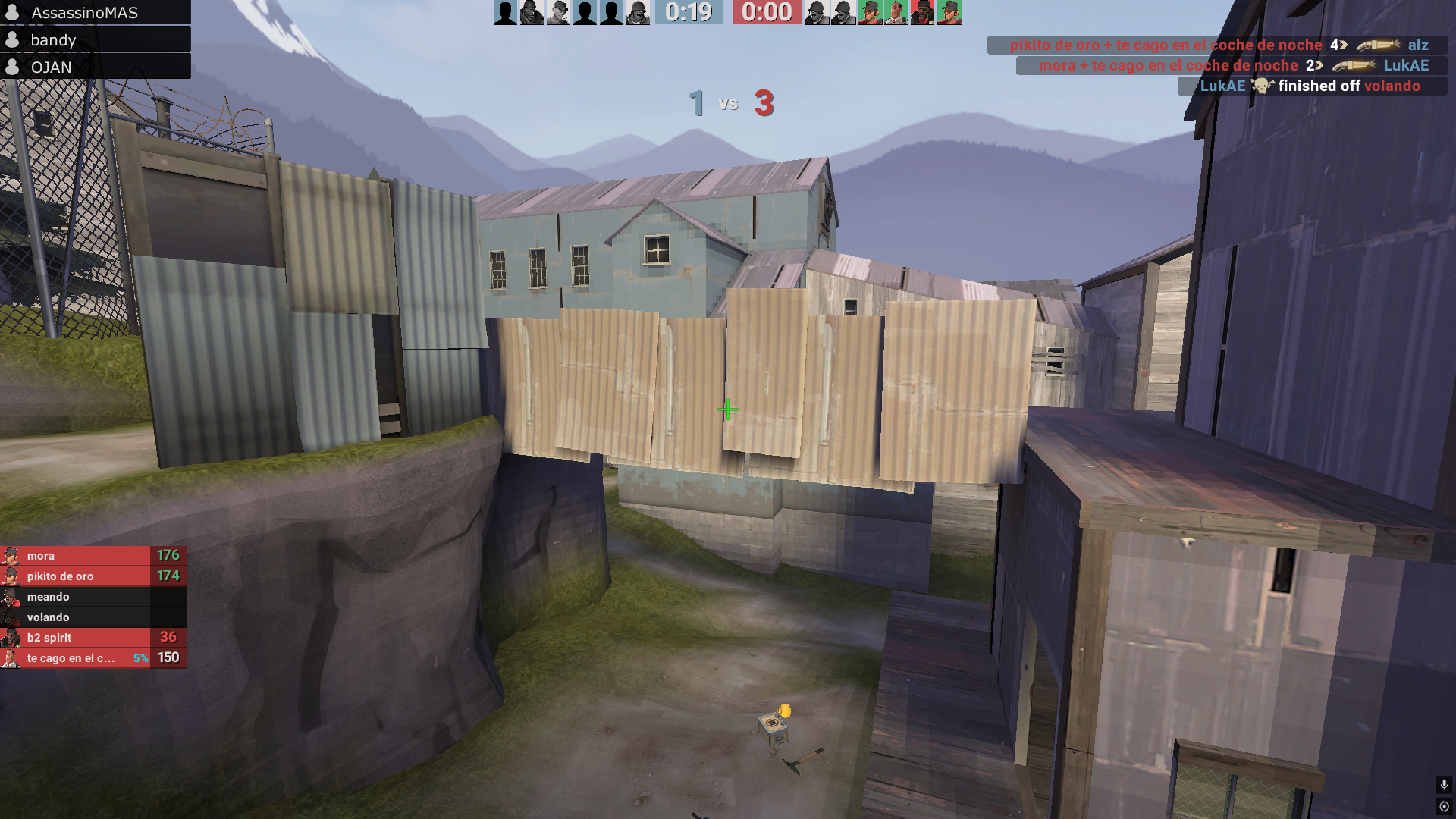1456x819 pixels.
Task: Click the circular arrows record icon
Action: [1444, 807]
